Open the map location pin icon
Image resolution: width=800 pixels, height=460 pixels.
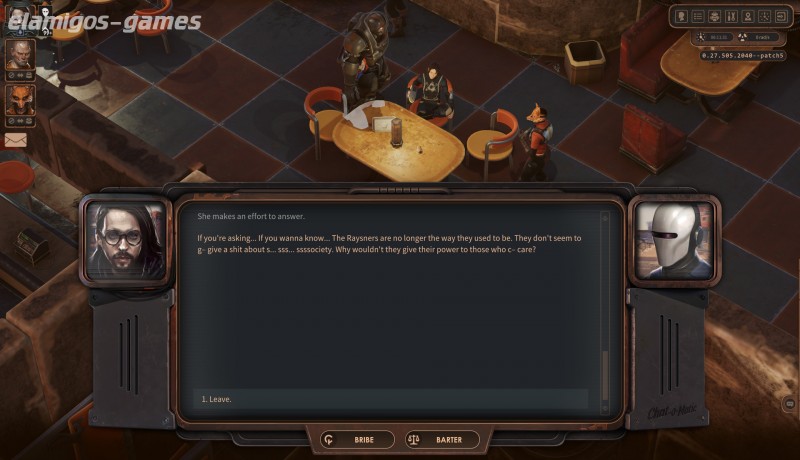[747, 16]
